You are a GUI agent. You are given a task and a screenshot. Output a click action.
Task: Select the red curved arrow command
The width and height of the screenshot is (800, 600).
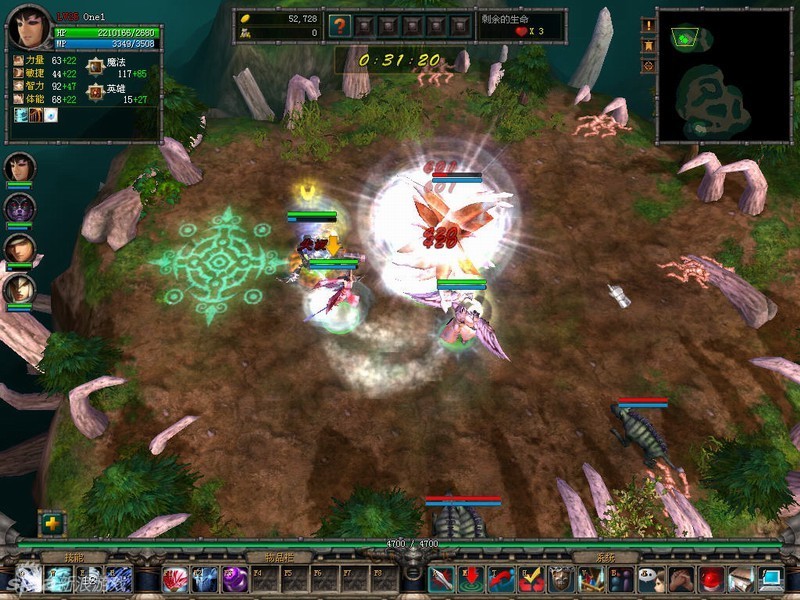[501, 579]
